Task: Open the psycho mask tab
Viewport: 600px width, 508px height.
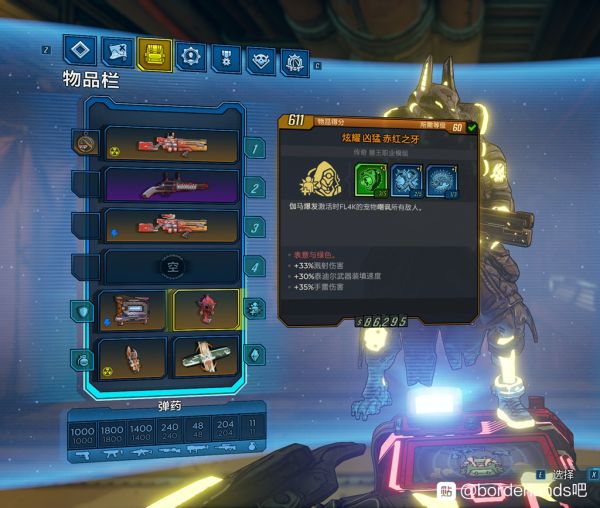Action: [x=261, y=60]
